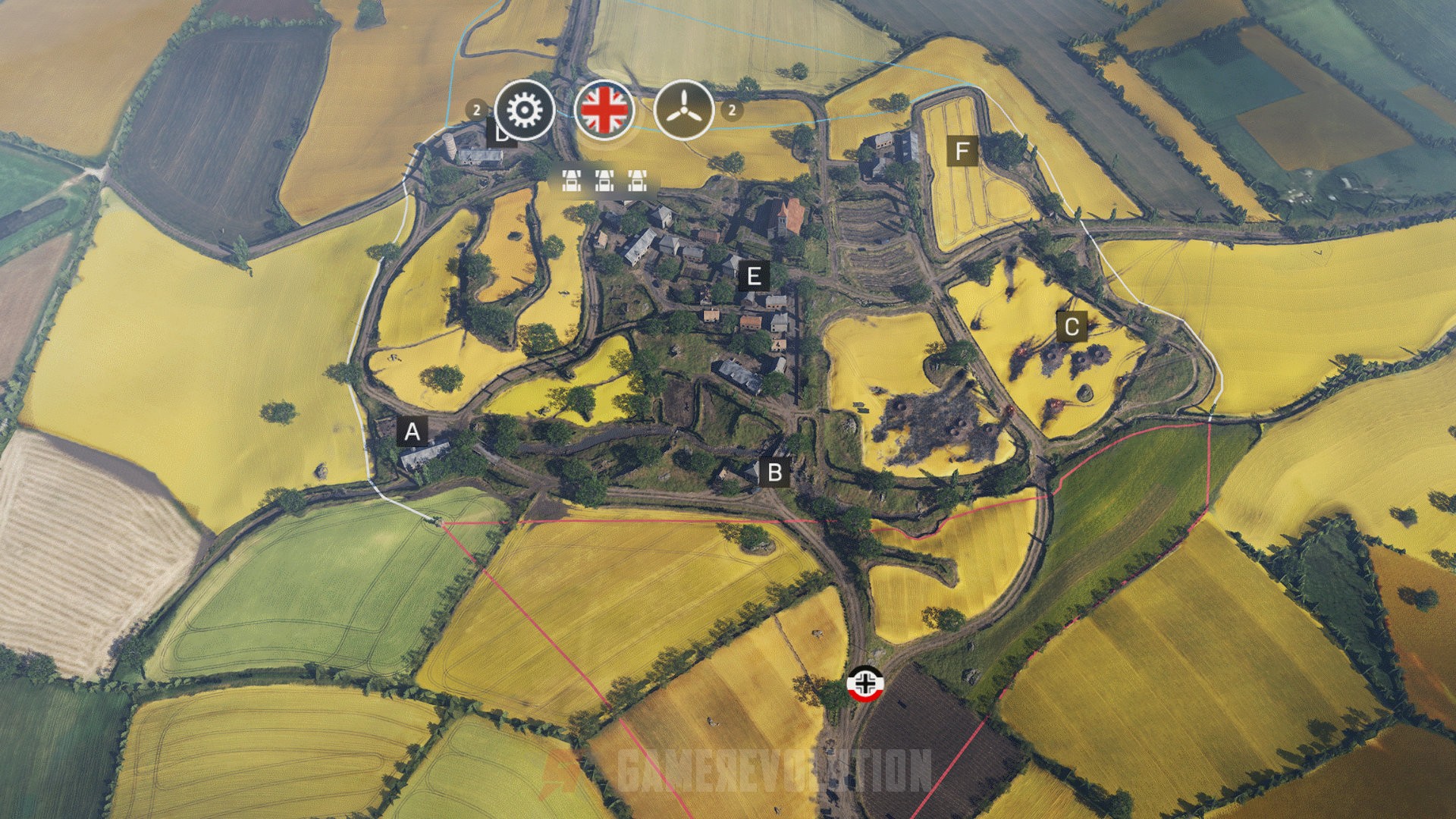Click the '2' counter beside the gear icon
Image resolution: width=1456 pixels, height=819 pixels.
click(475, 108)
